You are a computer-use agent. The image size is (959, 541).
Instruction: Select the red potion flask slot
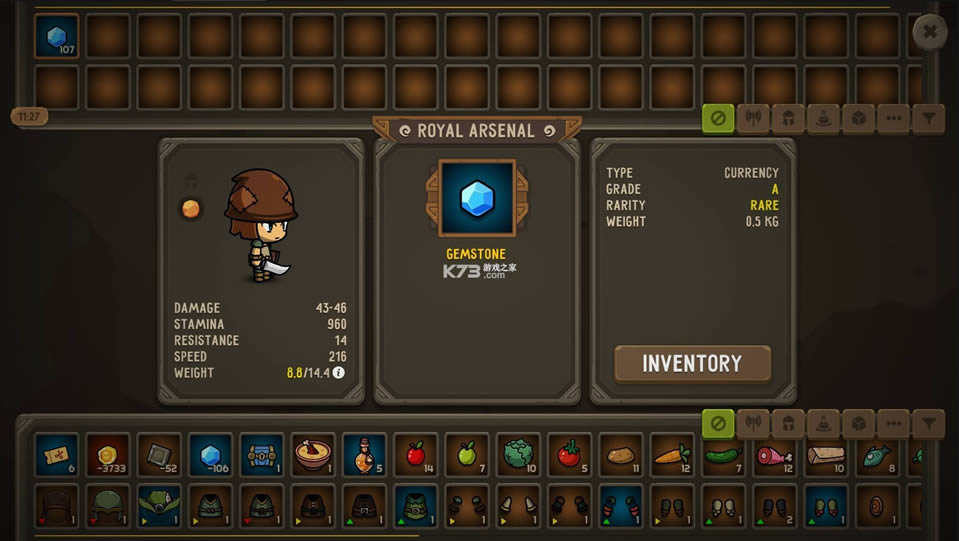click(364, 455)
